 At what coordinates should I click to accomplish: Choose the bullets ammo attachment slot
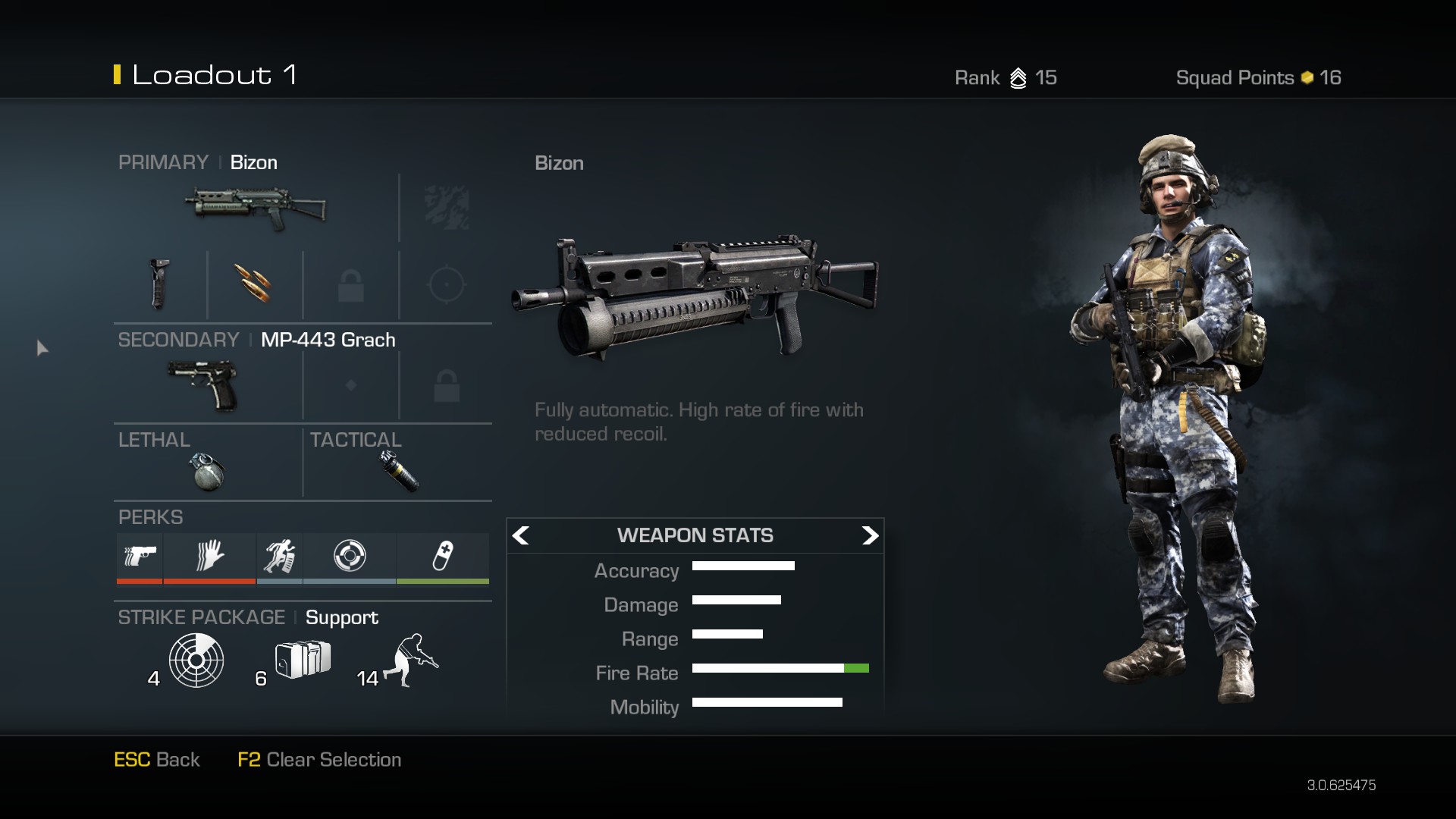click(x=254, y=284)
